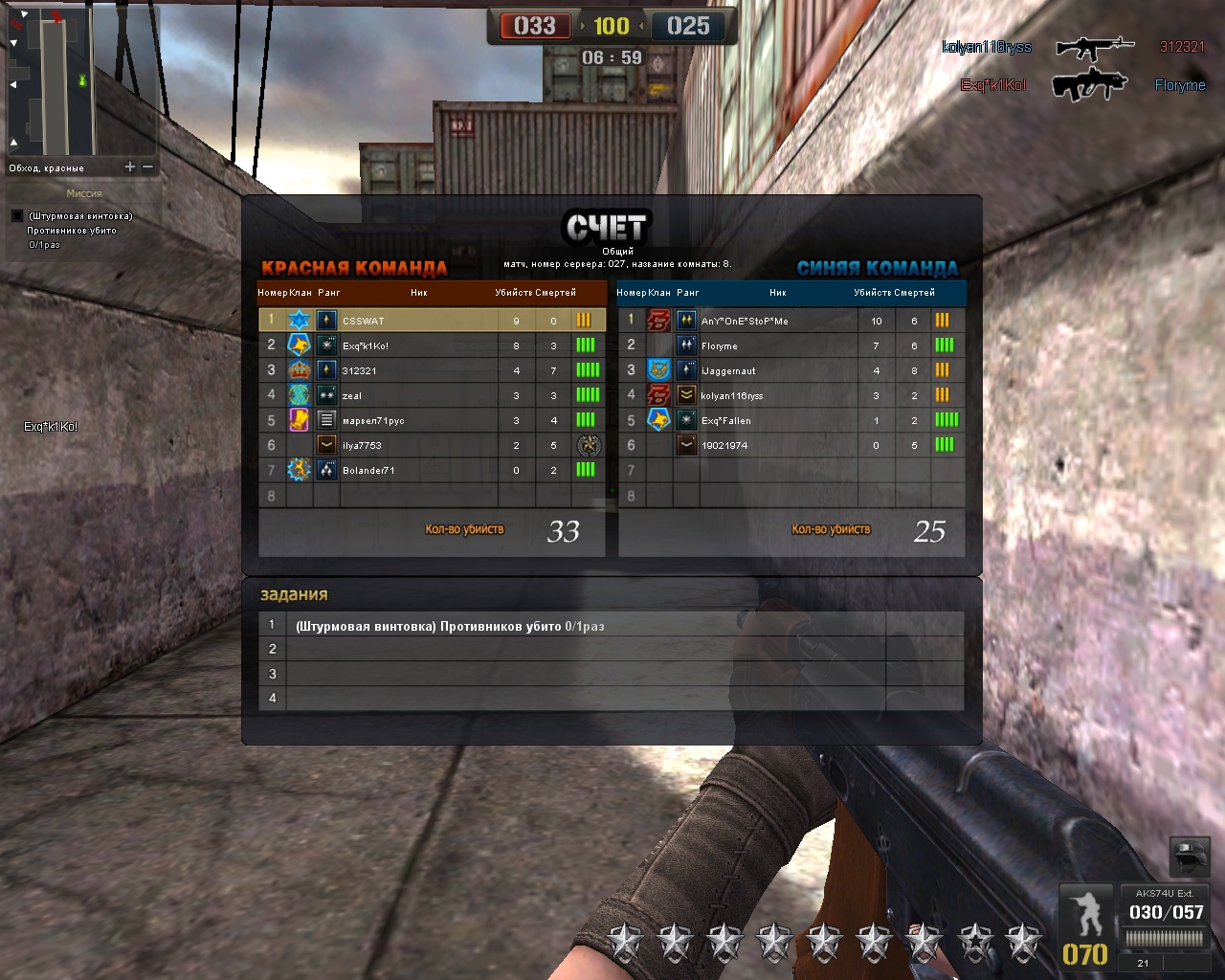Image resolution: width=1225 pixels, height=980 pixels.
Task: Choose player 19021974 on blue team
Action: (x=724, y=445)
